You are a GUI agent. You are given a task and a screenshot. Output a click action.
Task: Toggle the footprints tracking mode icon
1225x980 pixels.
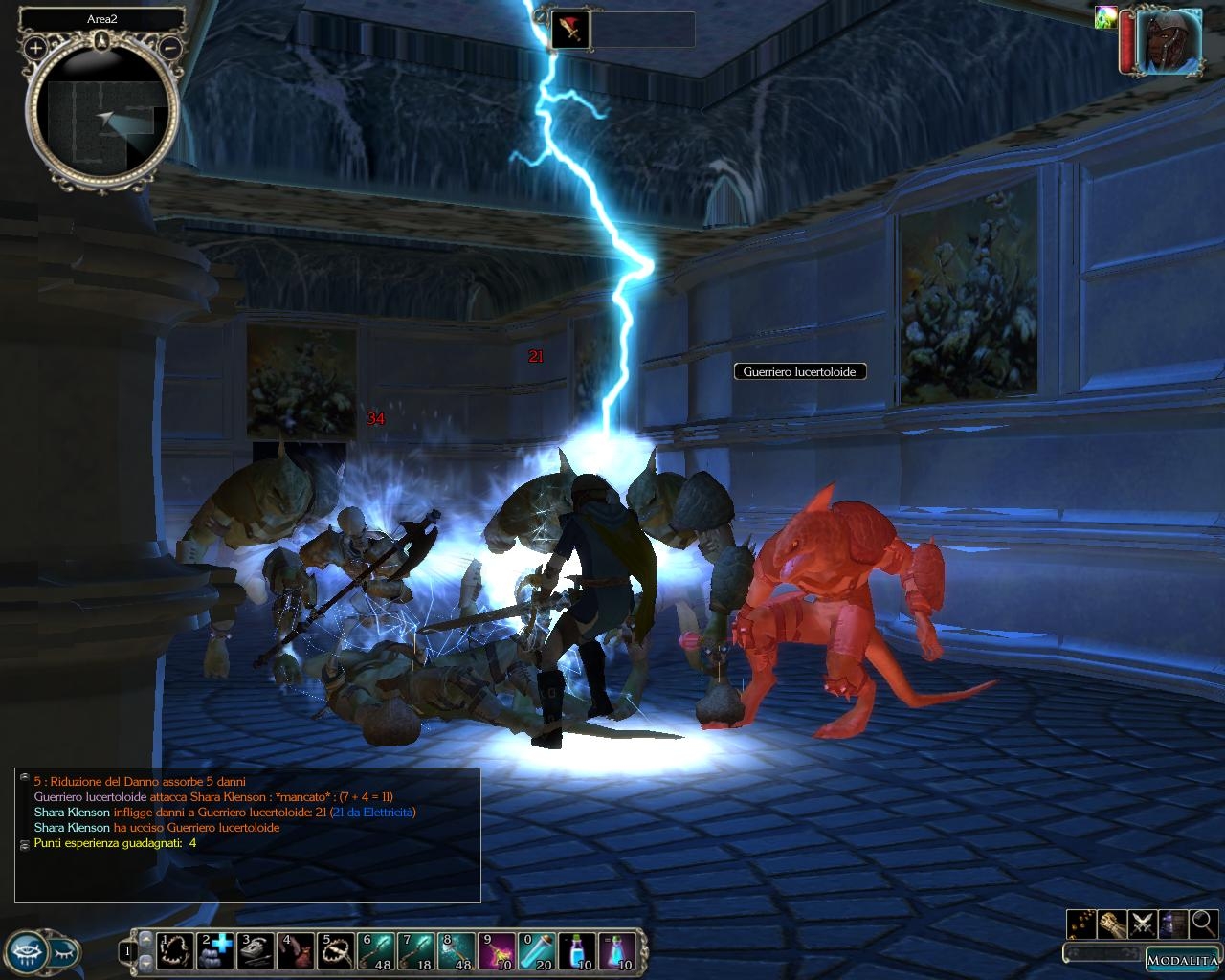coord(1080,924)
